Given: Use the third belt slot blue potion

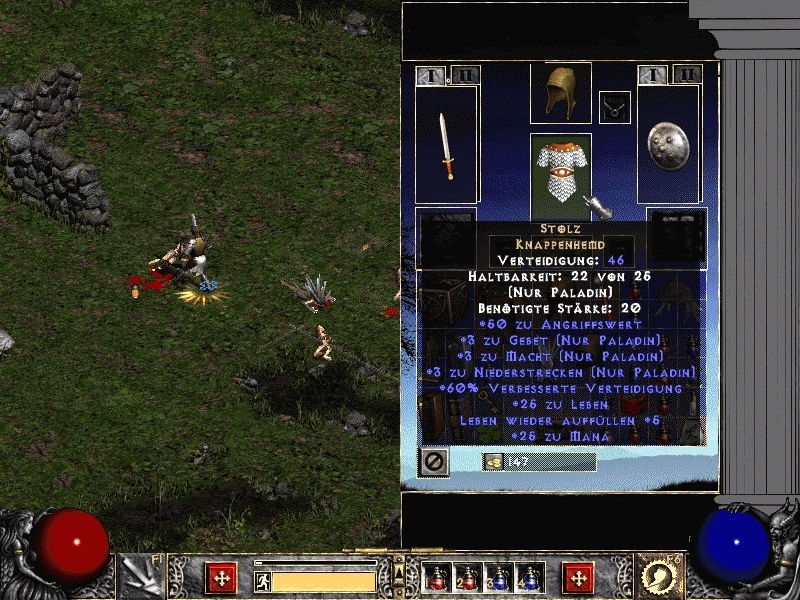Looking at the screenshot, I should 498,578.
